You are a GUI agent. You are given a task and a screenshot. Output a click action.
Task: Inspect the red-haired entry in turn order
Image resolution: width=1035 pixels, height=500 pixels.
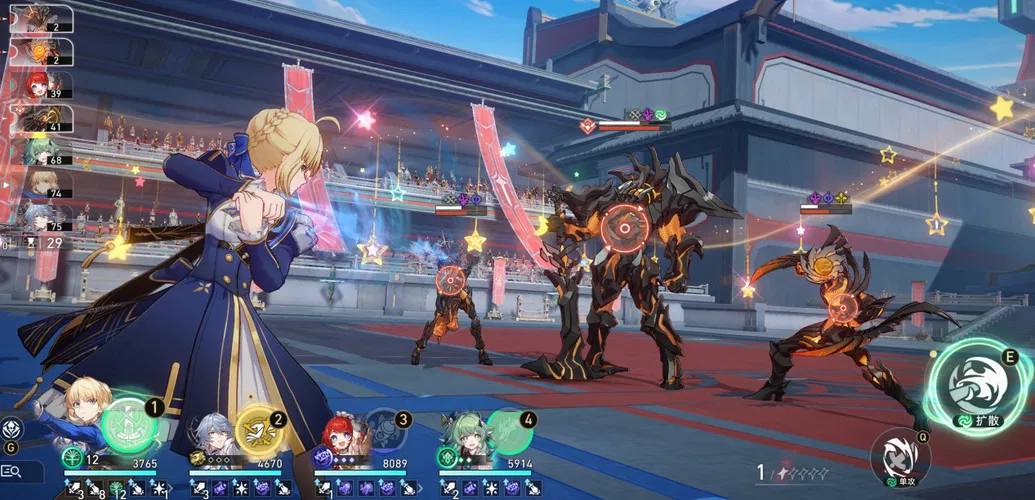coord(39,86)
